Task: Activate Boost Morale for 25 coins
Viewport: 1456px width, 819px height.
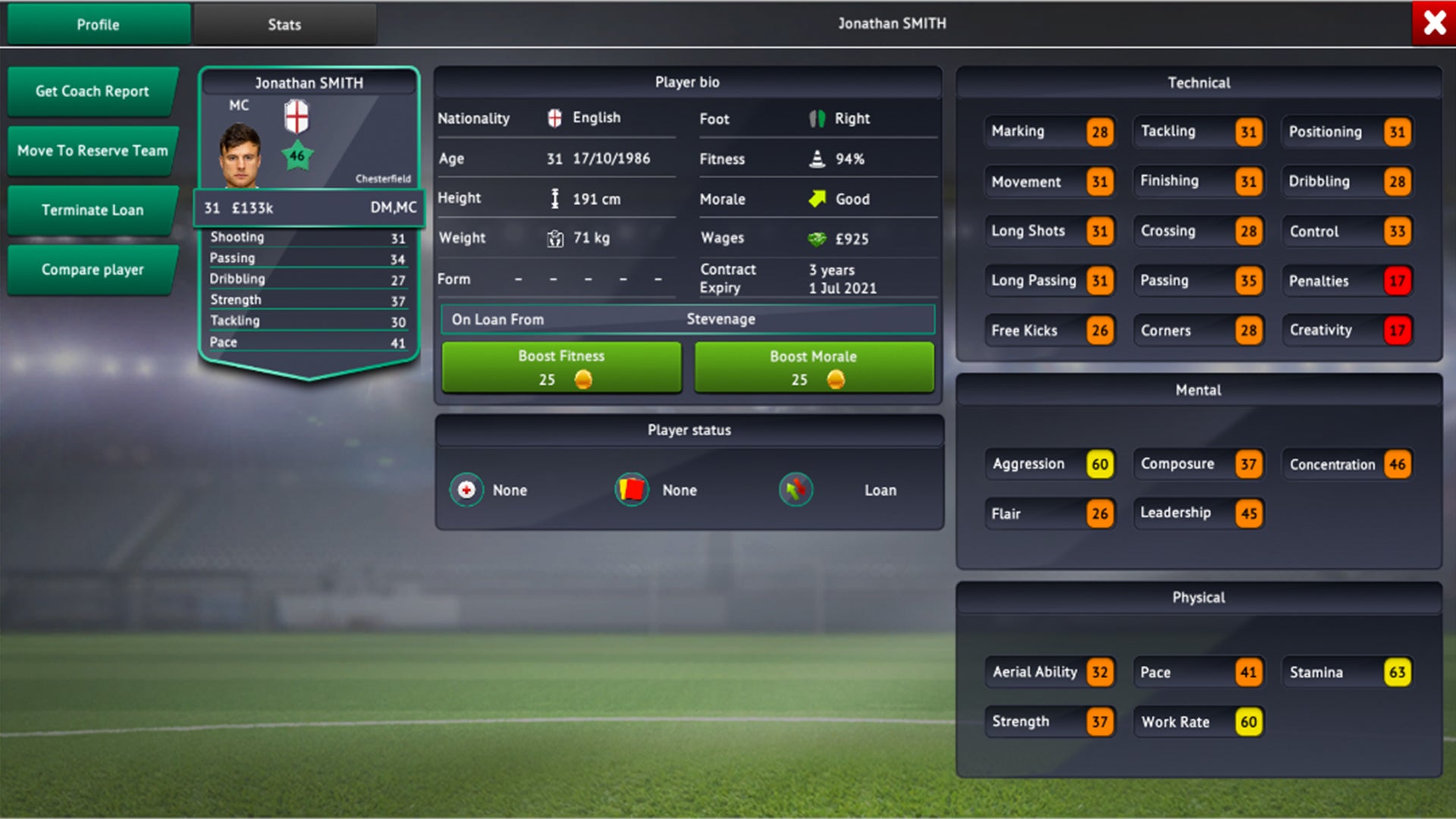Action: (x=813, y=368)
